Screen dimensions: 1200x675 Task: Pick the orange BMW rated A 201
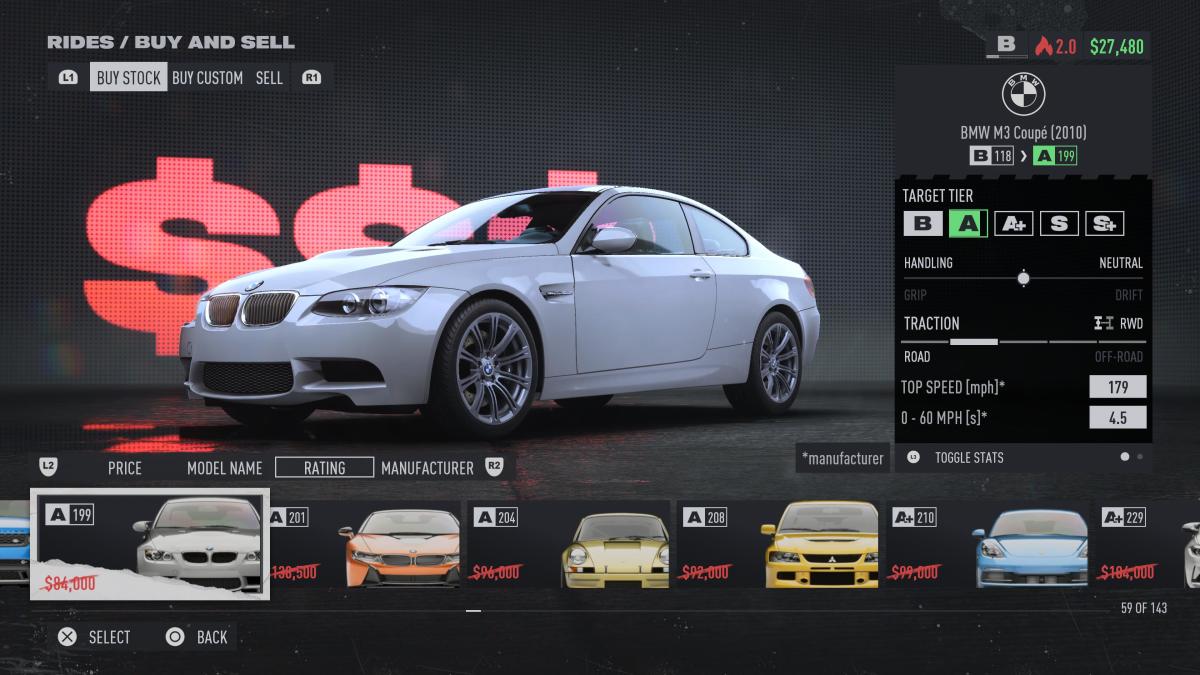click(x=365, y=547)
